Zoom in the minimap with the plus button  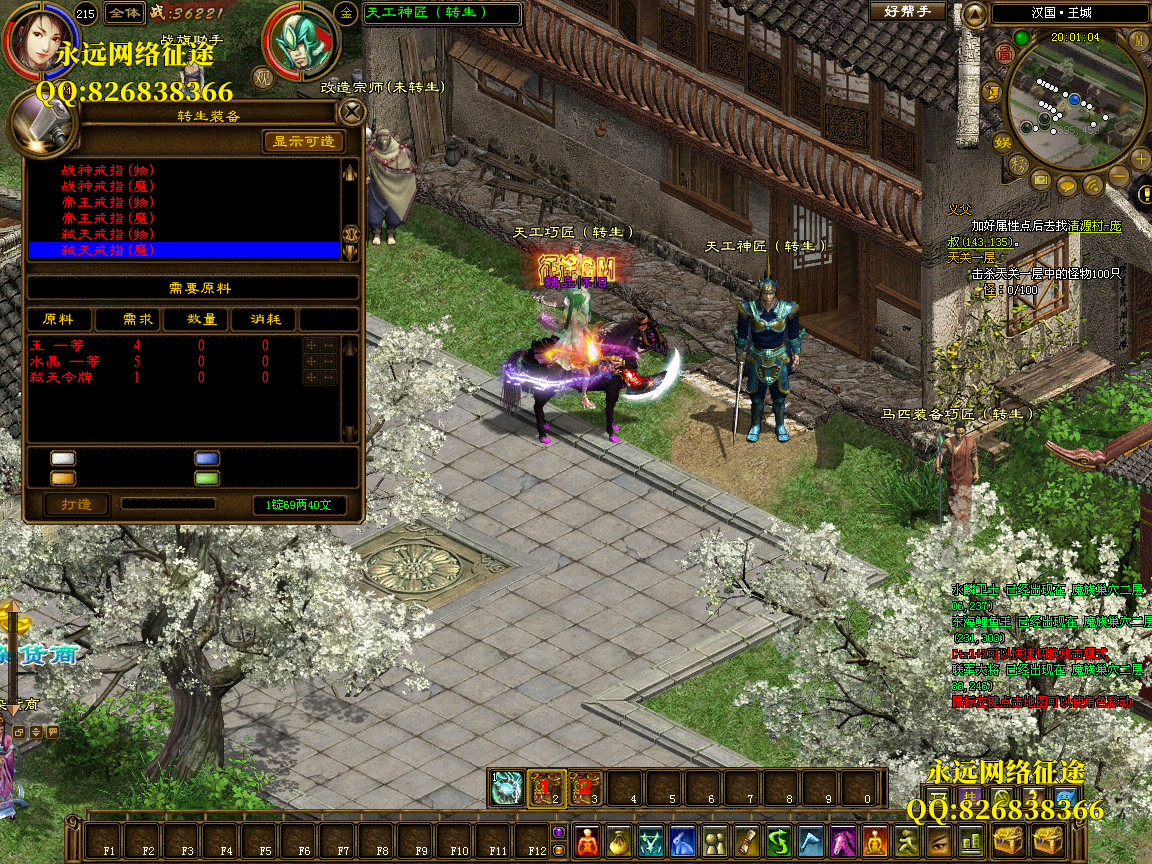click(x=1141, y=158)
